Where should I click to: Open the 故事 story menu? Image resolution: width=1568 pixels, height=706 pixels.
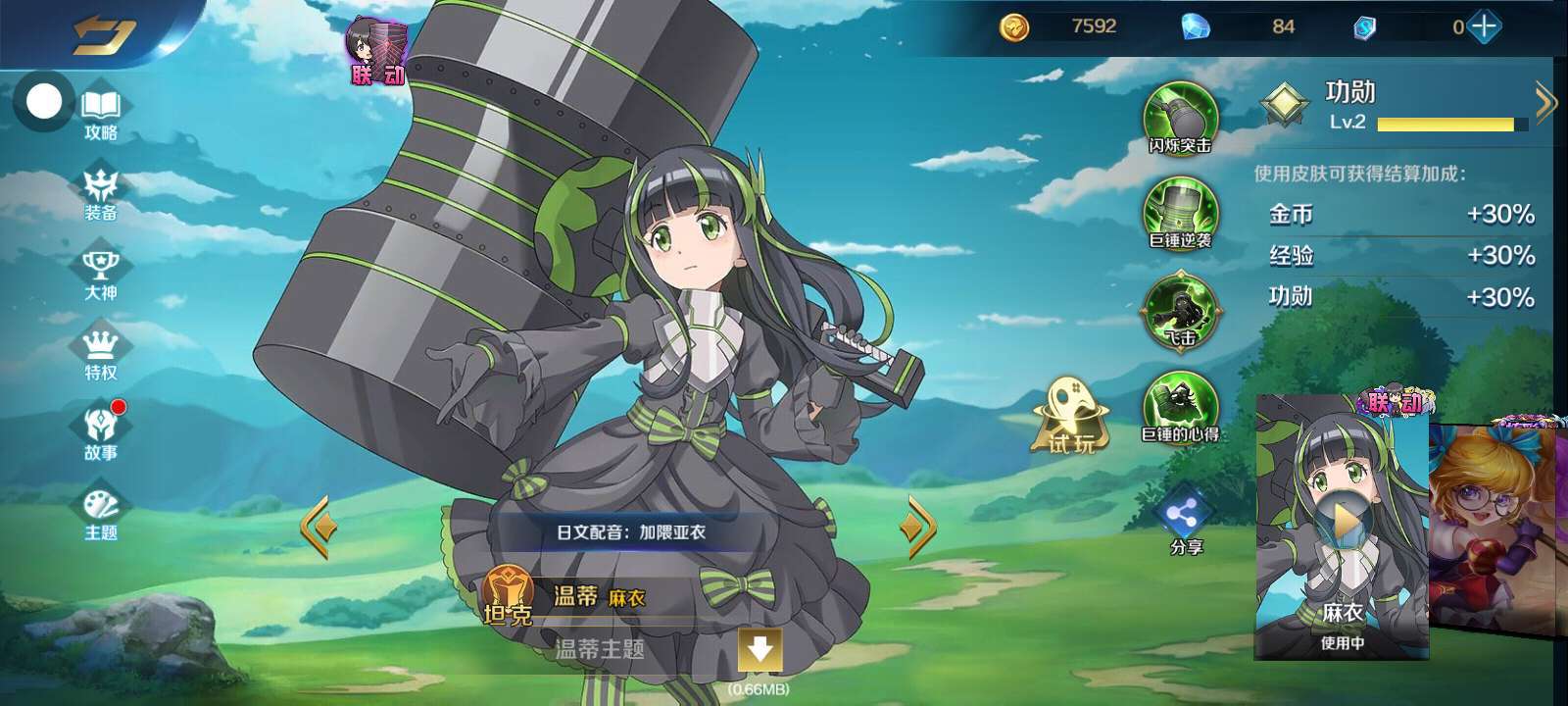(x=101, y=434)
